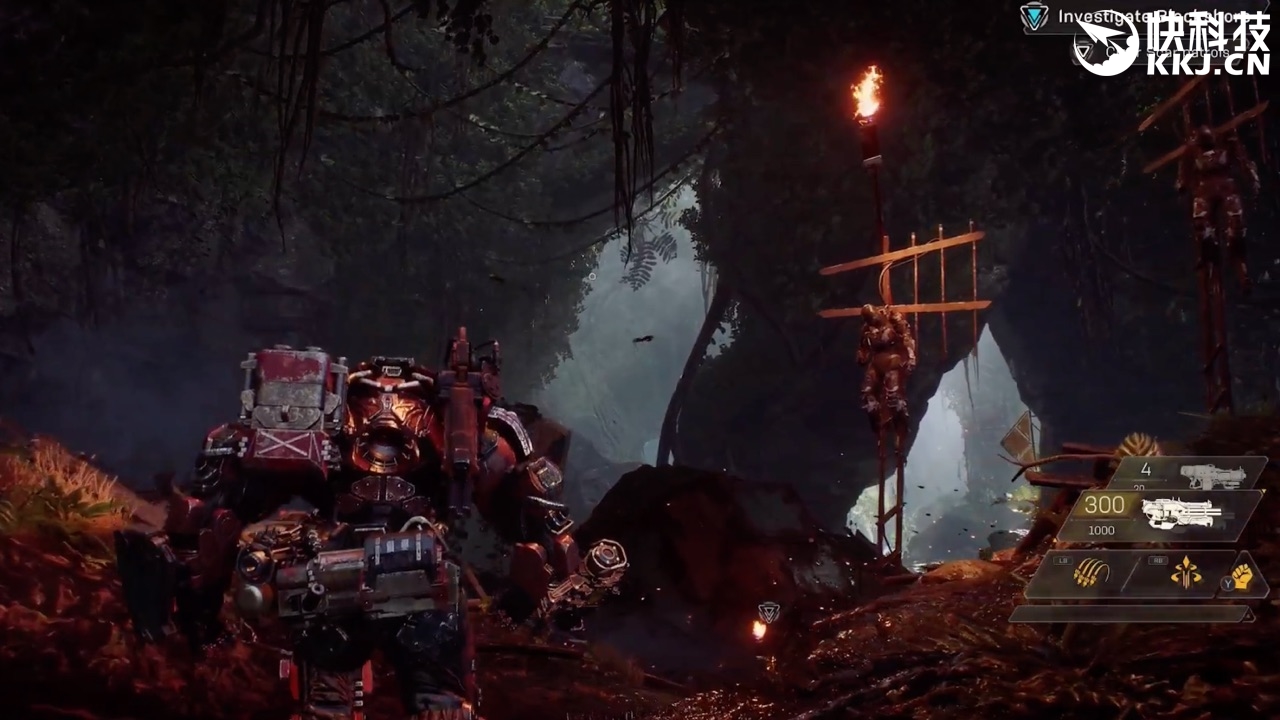Switch to the secondary launcher weapon slot
The width and height of the screenshot is (1280, 720).
[x=1211, y=475]
